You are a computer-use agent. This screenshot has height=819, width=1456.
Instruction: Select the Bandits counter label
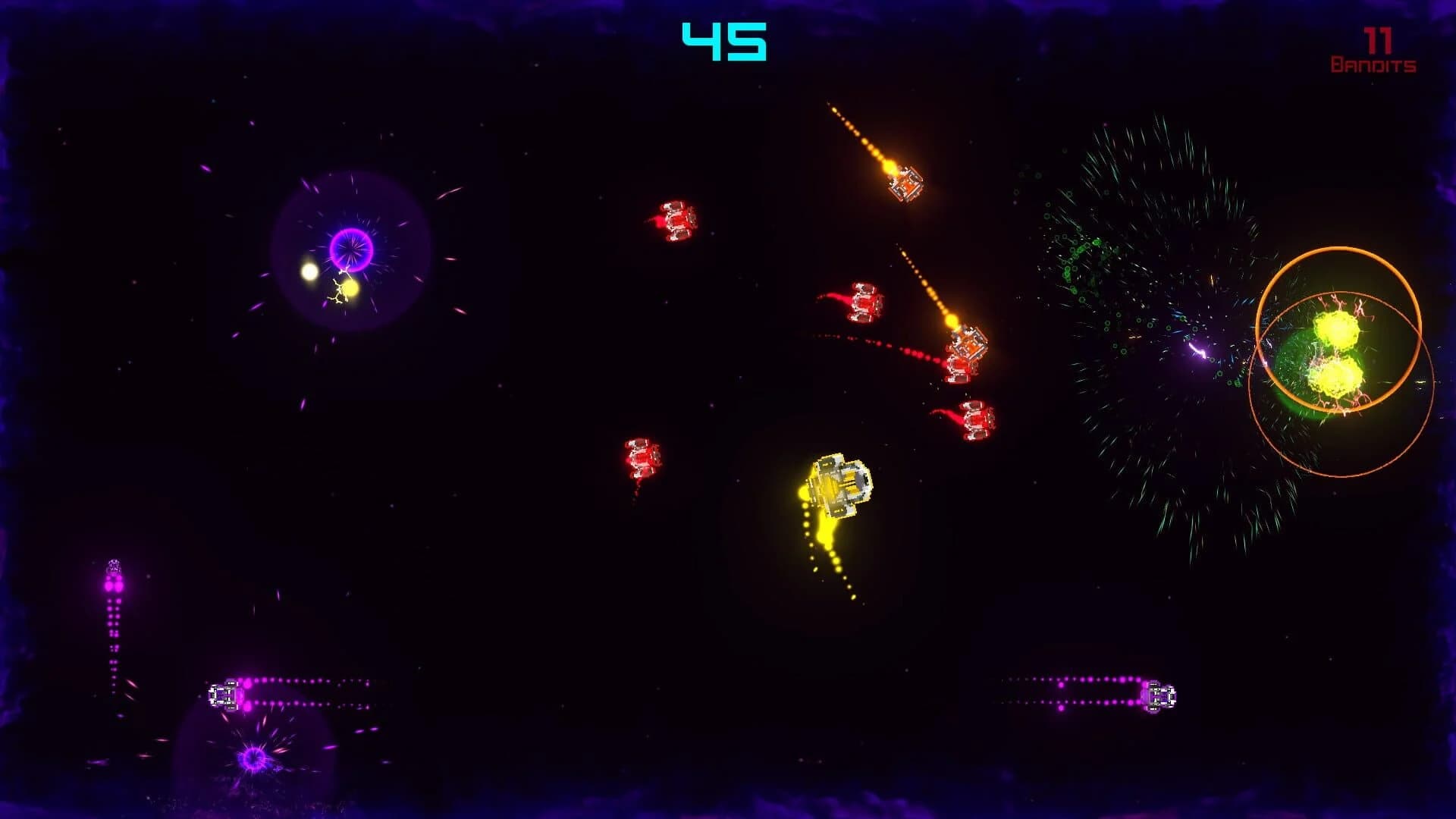1372,65
